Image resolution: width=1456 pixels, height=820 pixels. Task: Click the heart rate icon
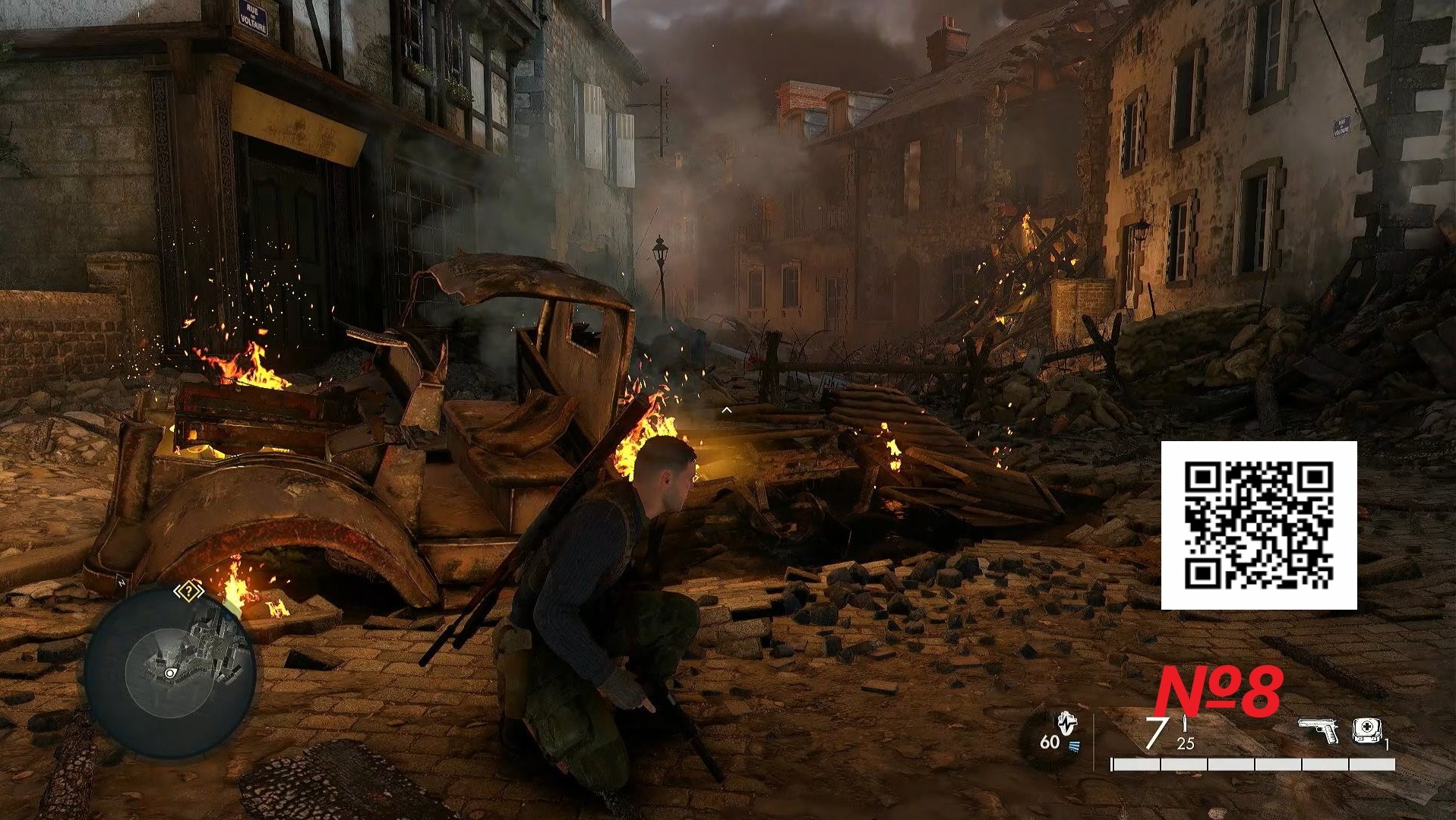[x=1067, y=724]
